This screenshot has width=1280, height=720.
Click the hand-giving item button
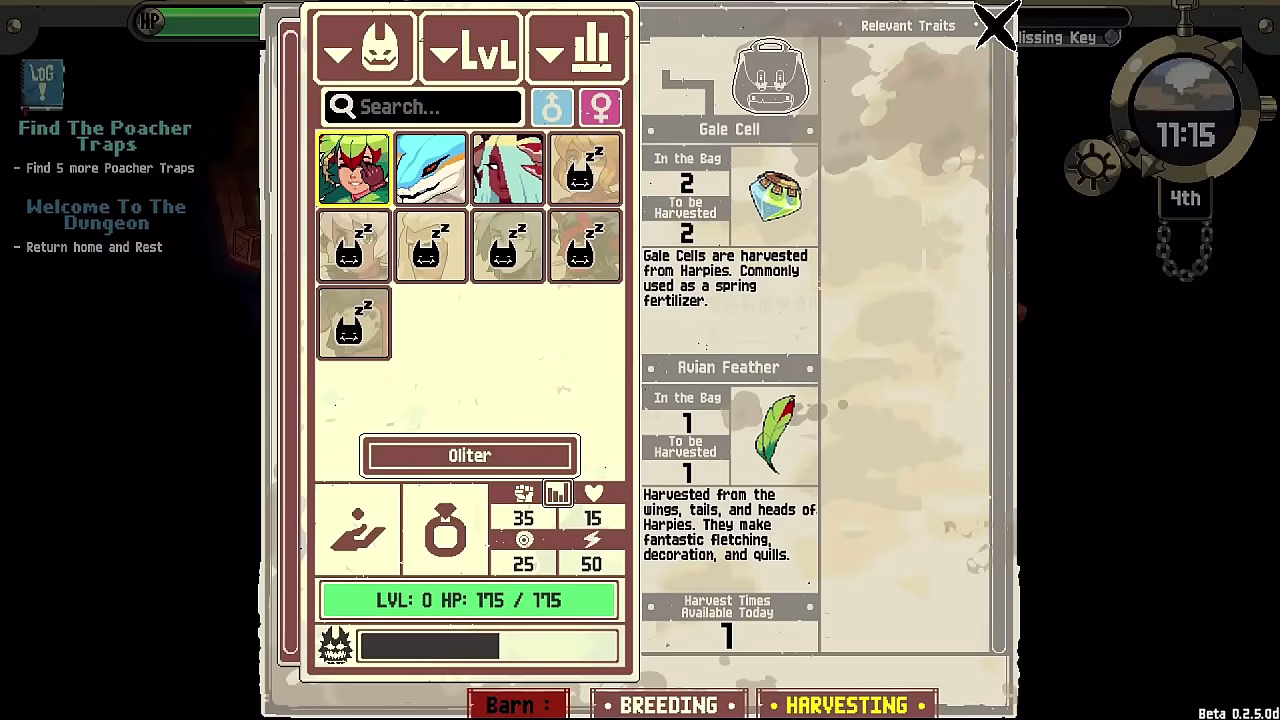tap(357, 530)
